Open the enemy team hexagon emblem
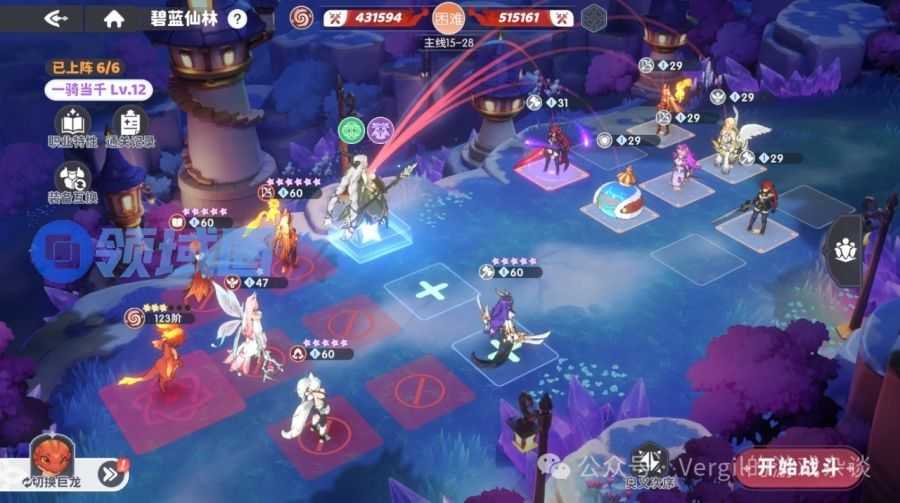The image size is (900, 503). 594,18
